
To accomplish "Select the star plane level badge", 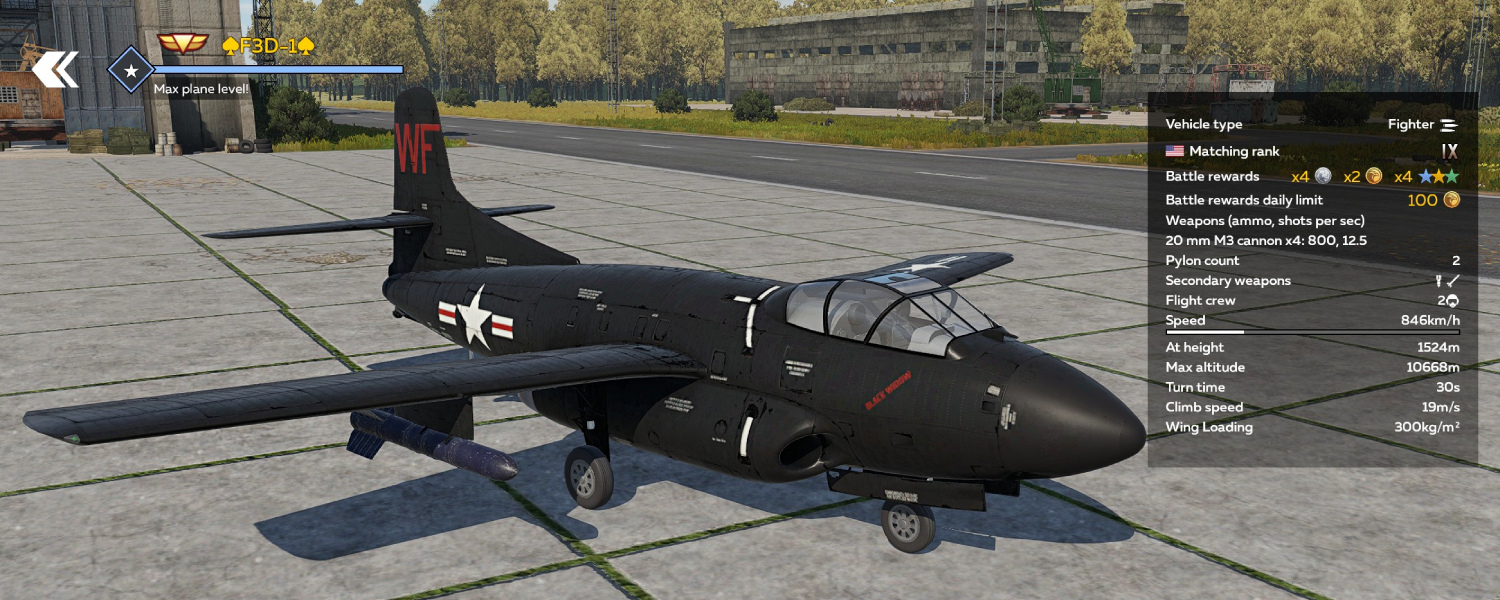I will click(130, 70).
